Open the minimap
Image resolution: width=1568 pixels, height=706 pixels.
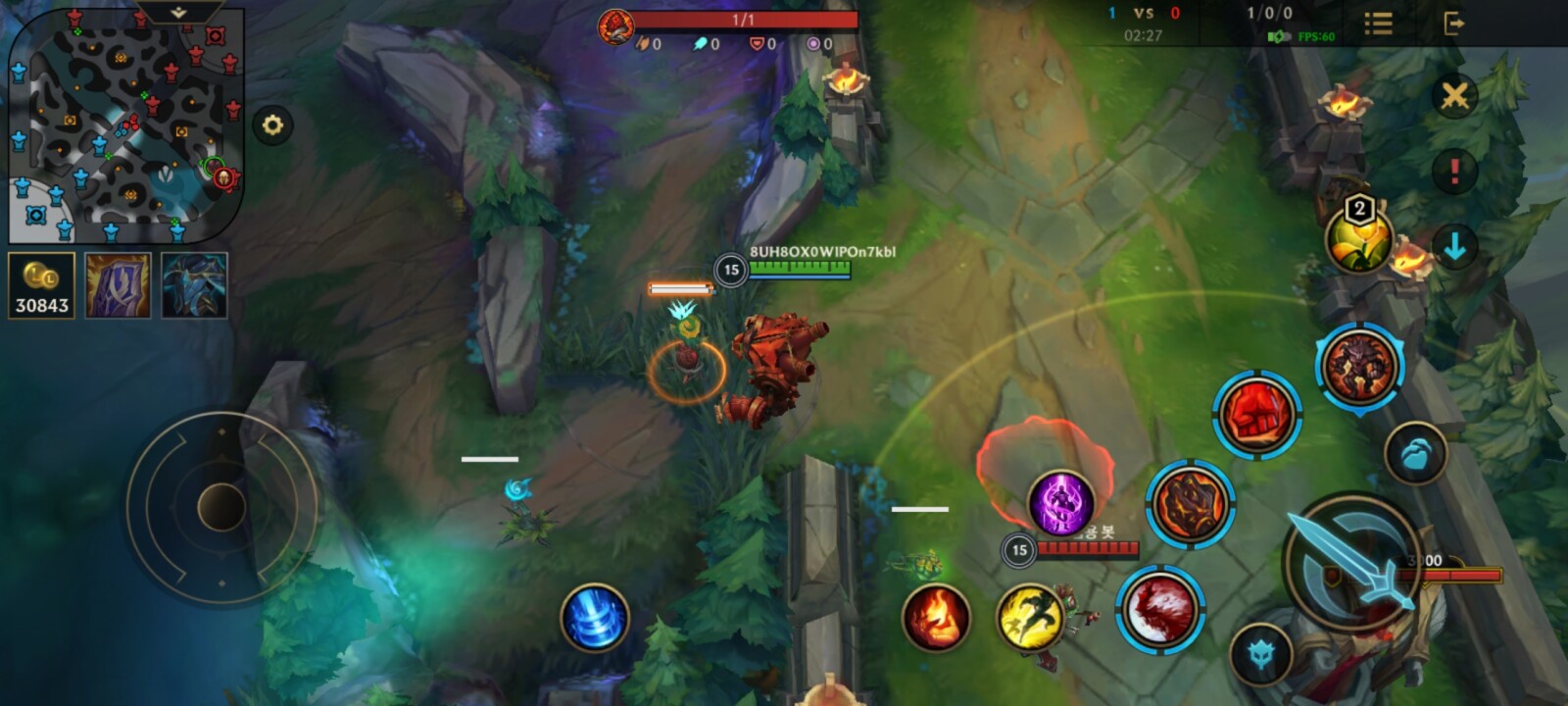(x=124, y=127)
